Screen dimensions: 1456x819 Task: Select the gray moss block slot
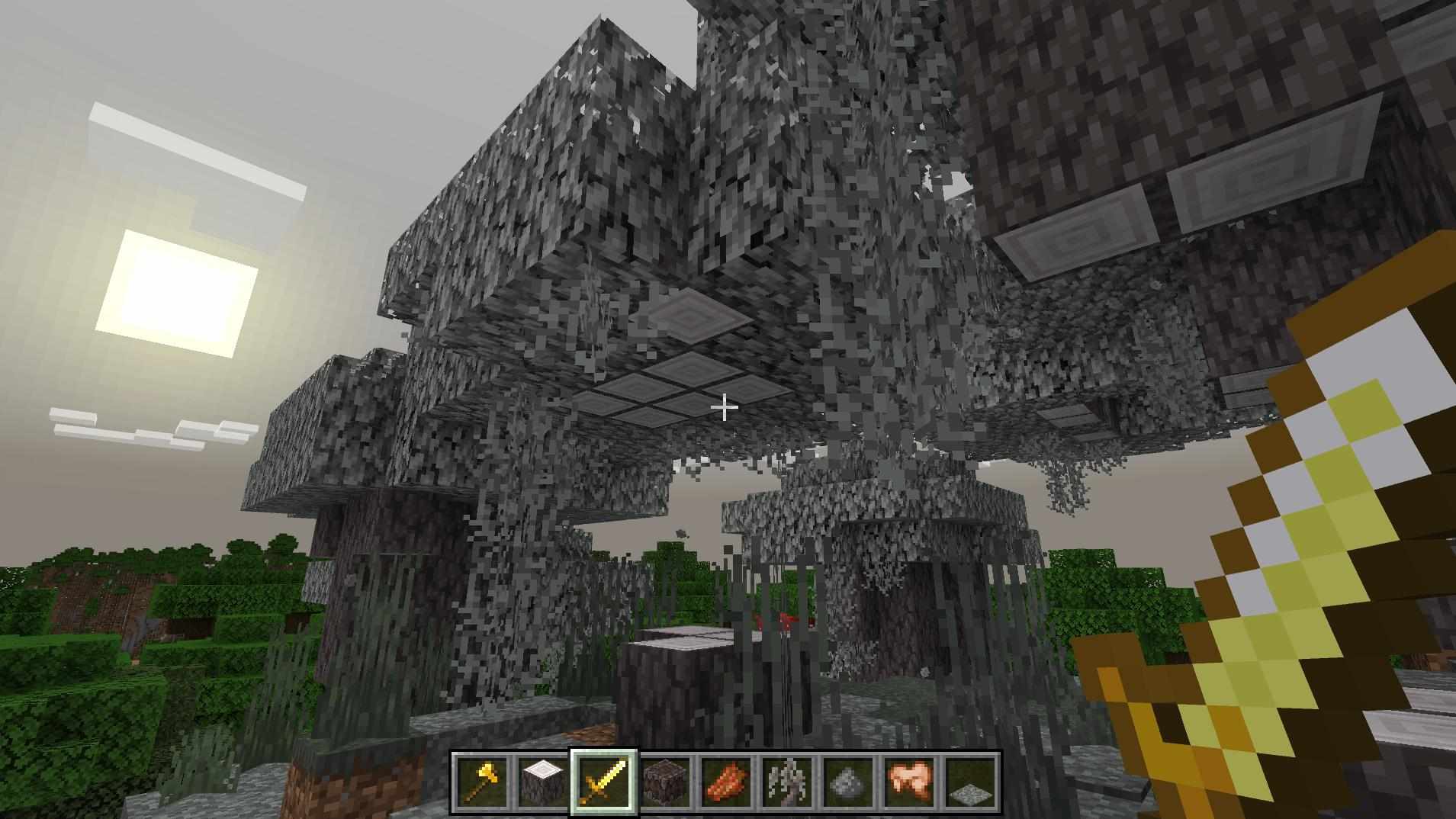(847, 782)
